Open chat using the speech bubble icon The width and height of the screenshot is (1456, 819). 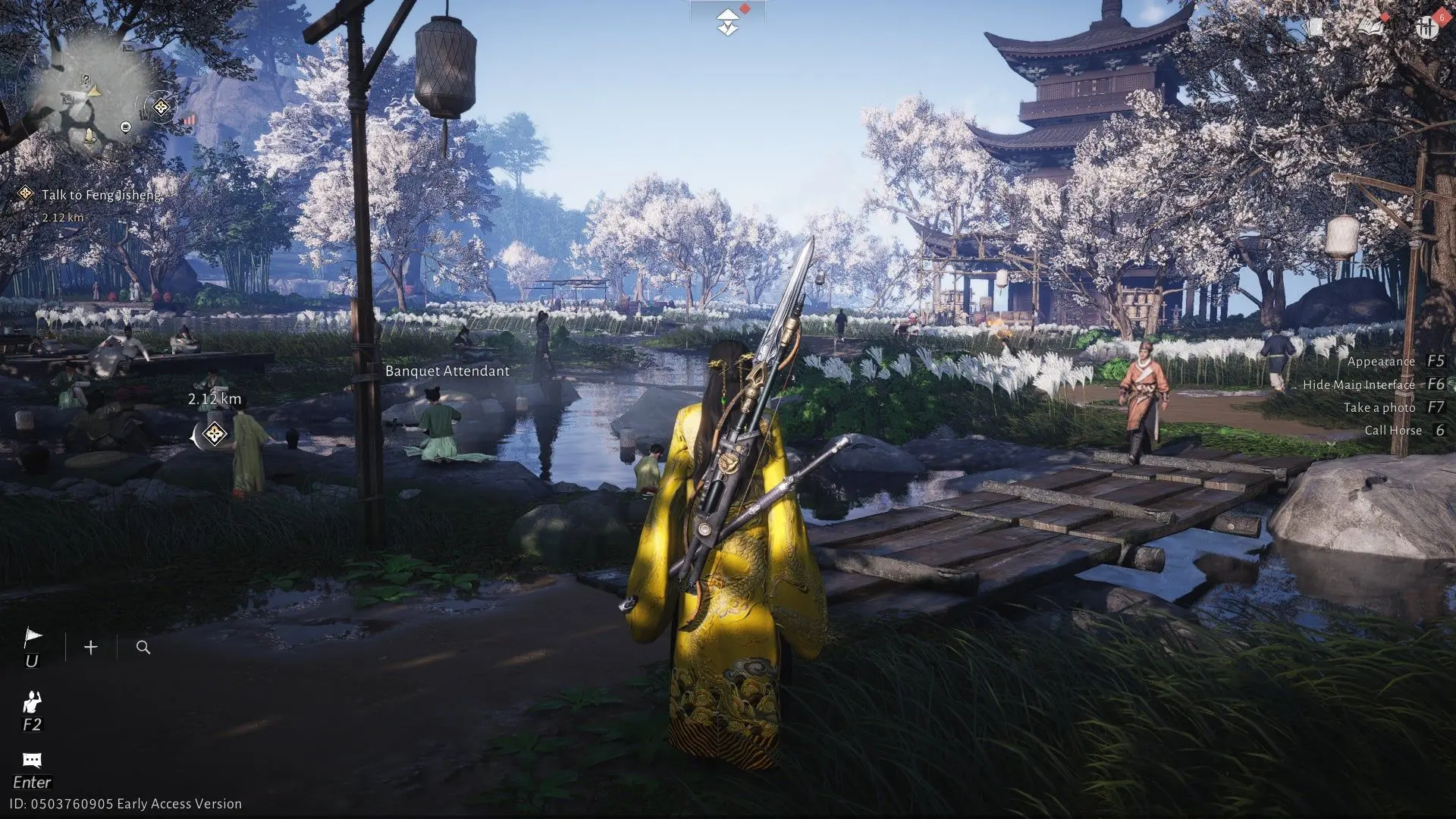[x=32, y=761]
